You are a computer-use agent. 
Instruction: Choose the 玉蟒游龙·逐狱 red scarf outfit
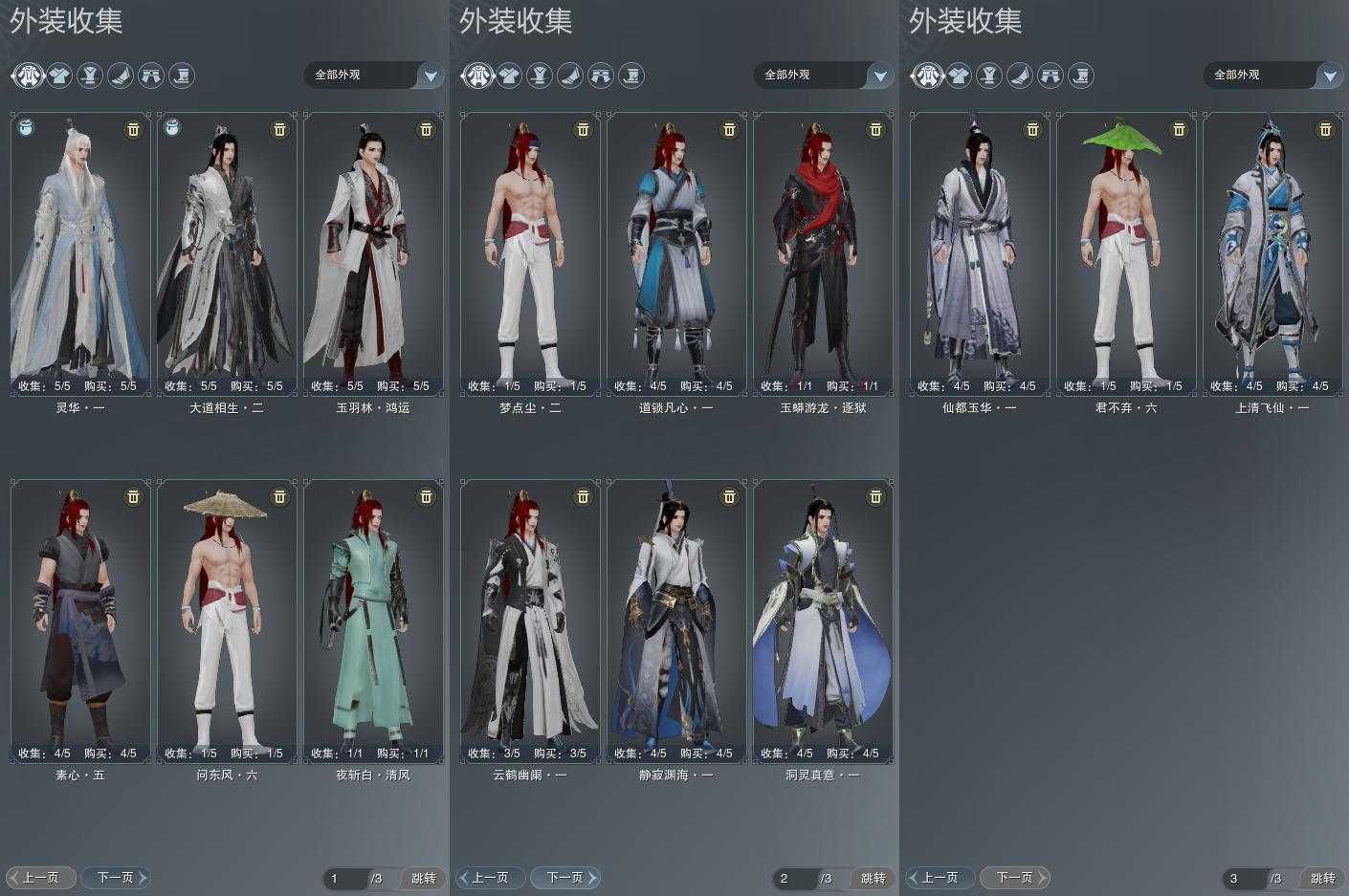pos(823,253)
